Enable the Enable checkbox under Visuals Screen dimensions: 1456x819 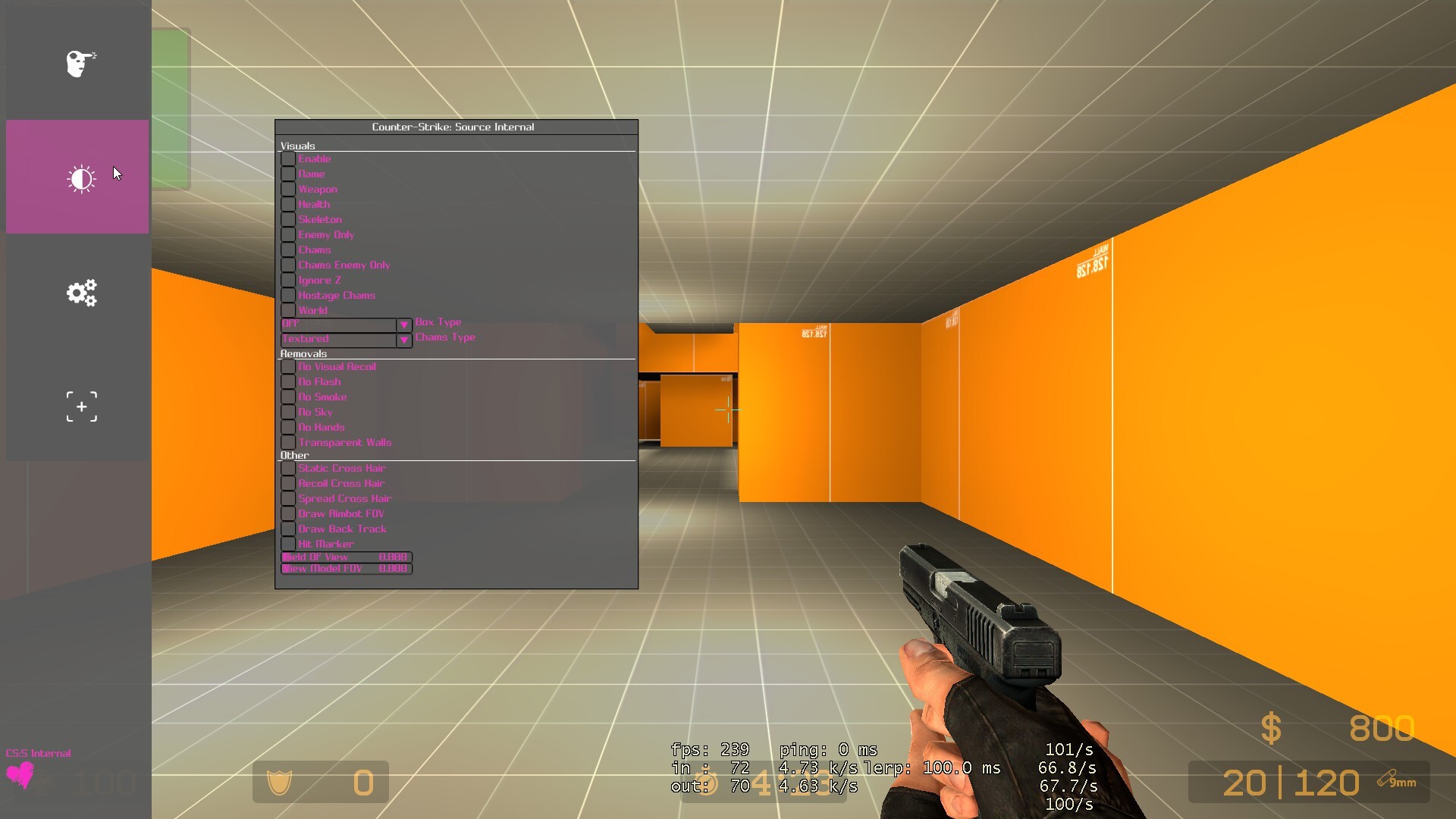[288, 158]
